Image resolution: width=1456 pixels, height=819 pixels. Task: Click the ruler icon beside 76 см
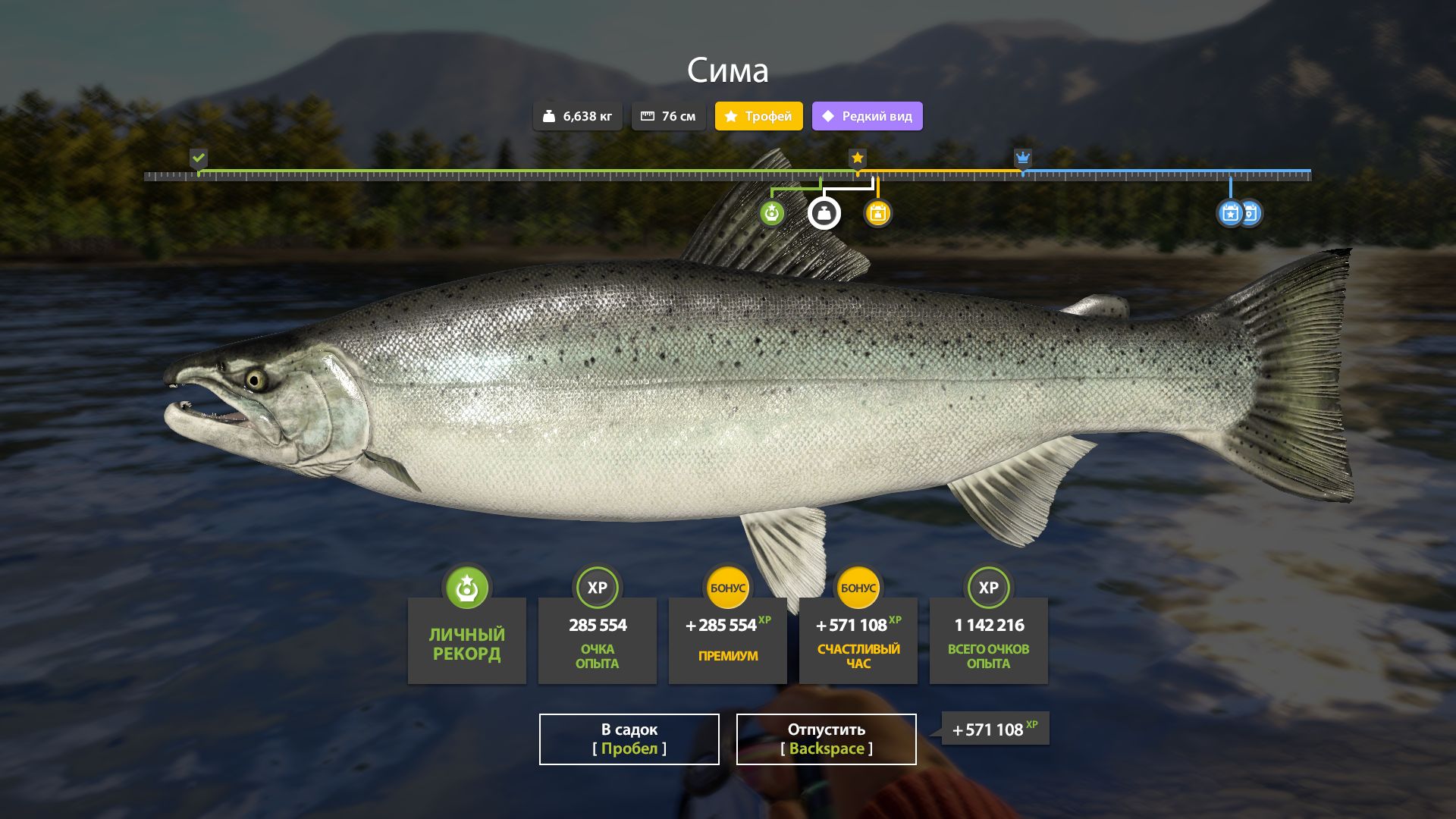click(x=646, y=115)
